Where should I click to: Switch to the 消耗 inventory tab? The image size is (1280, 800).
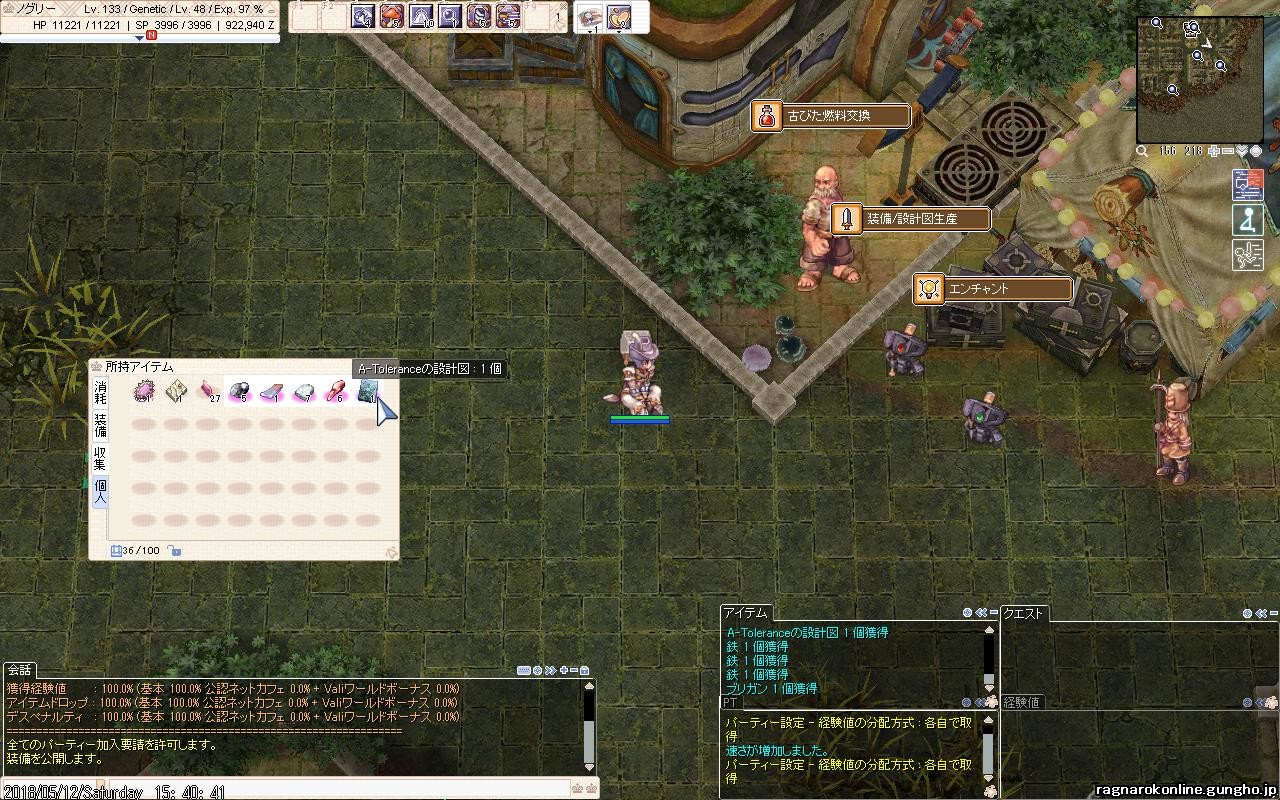[100, 392]
